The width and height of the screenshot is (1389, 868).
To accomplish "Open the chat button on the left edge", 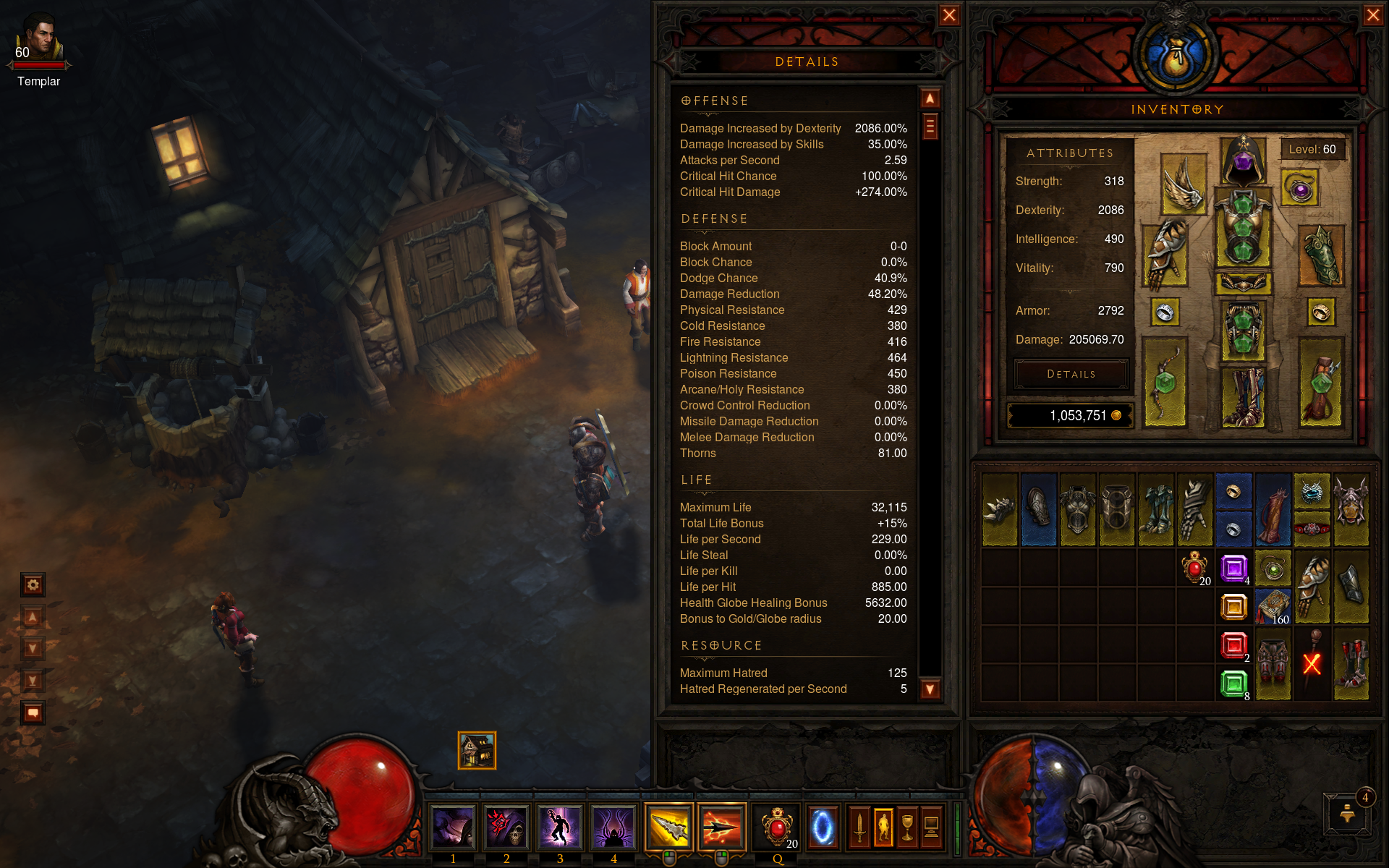I will click(33, 712).
